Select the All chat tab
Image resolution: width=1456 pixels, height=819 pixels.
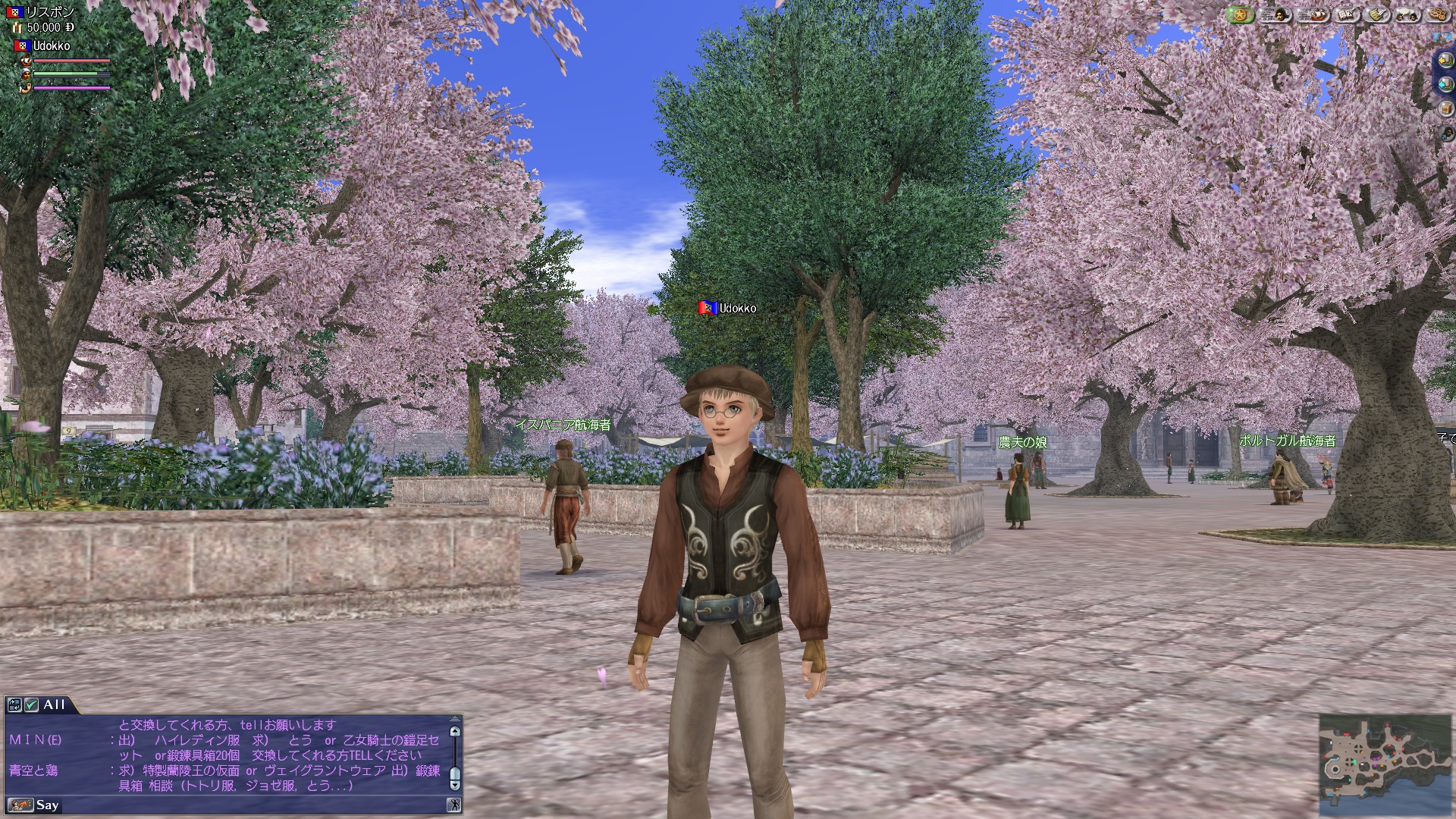coord(55,705)
